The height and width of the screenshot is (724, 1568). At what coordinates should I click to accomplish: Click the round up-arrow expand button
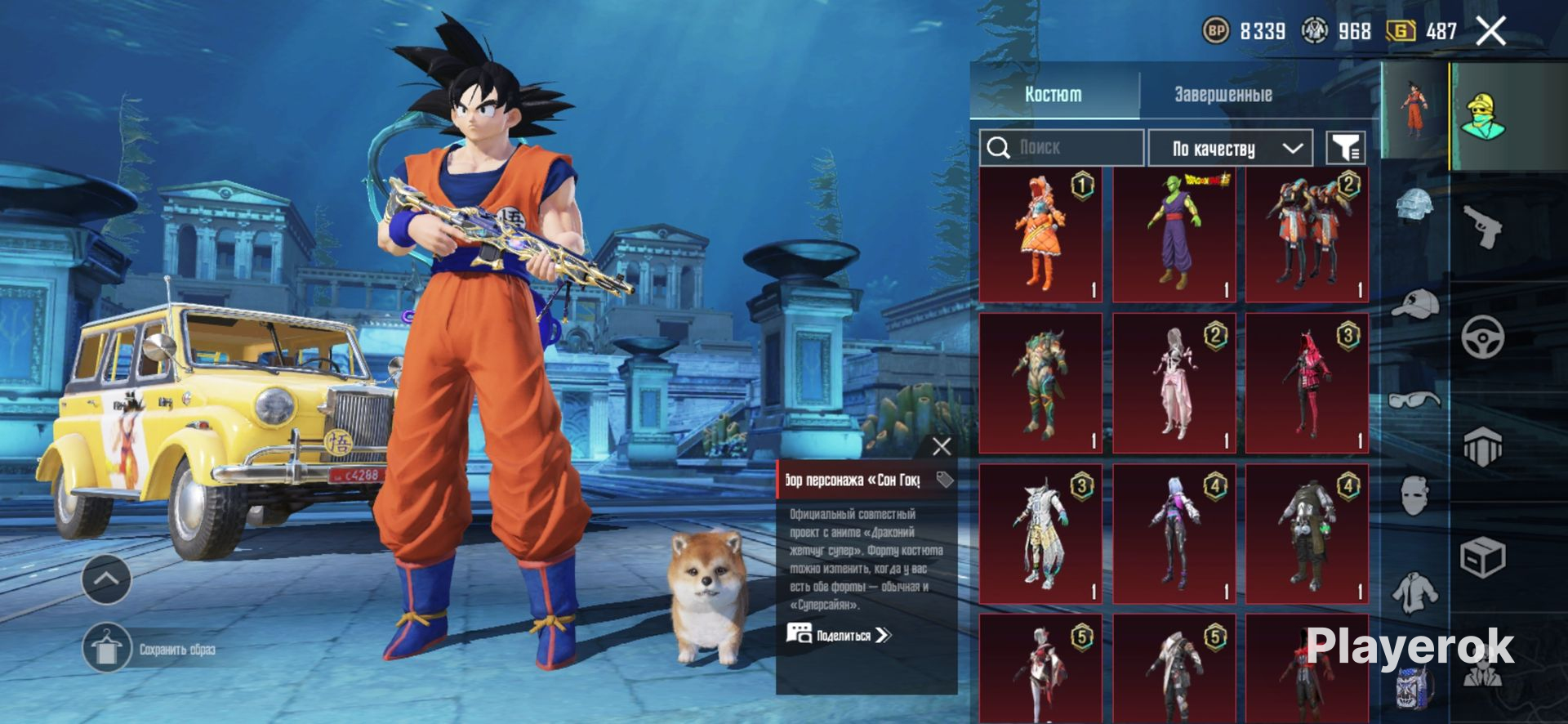tap(107, 579)
